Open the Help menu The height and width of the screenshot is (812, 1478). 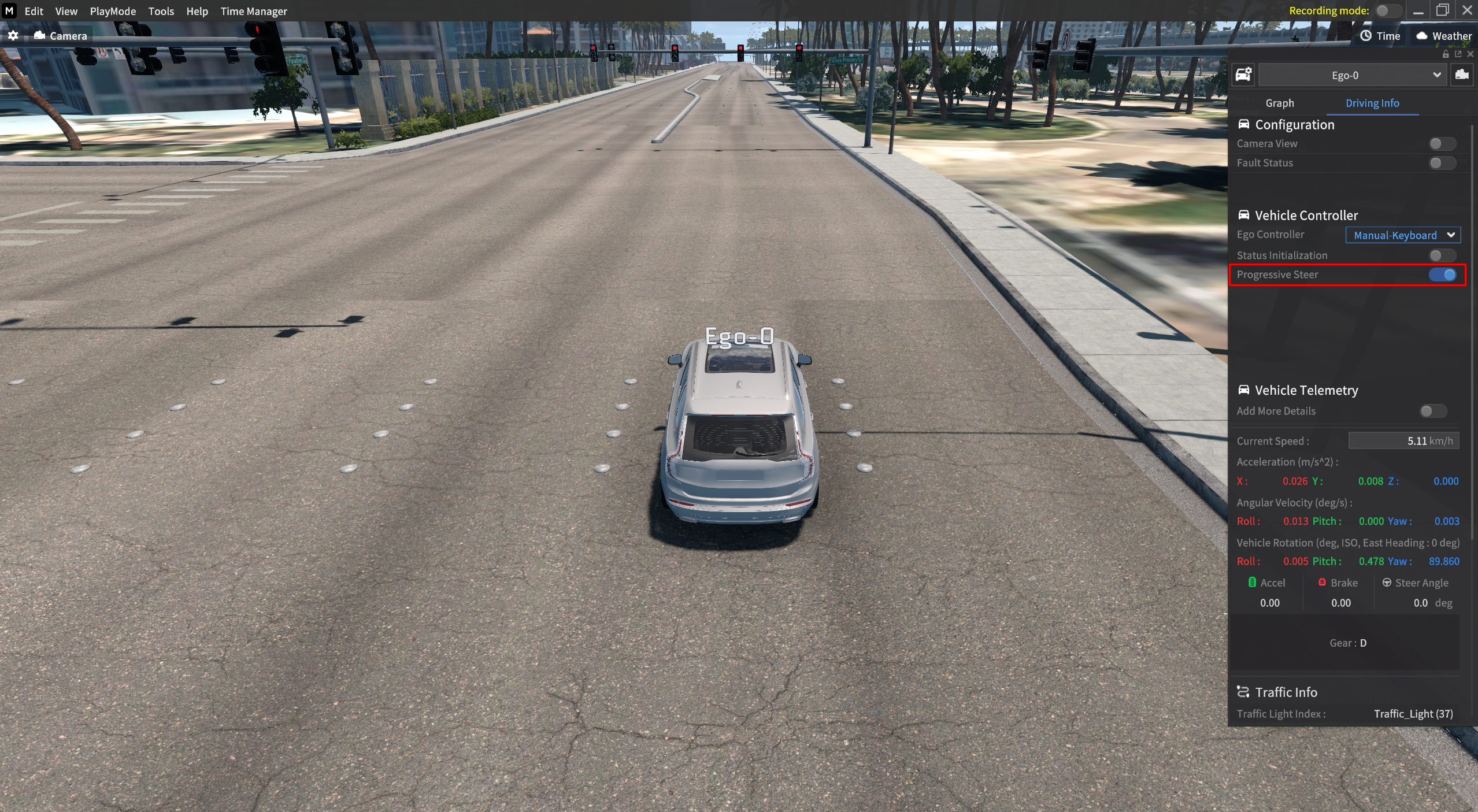pos(197,11)
